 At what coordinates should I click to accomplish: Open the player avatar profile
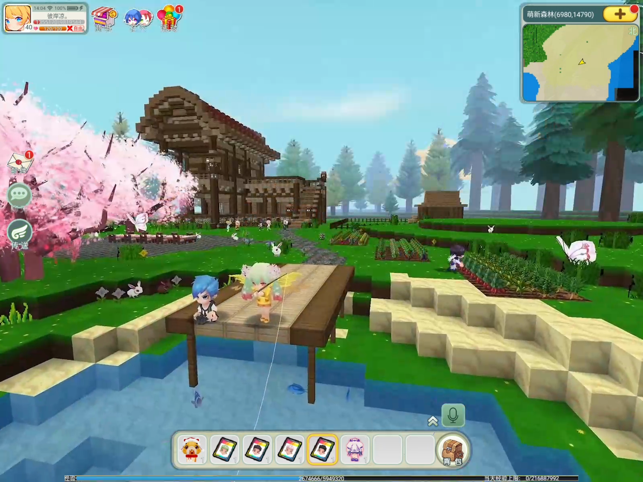tap(17, 18)
